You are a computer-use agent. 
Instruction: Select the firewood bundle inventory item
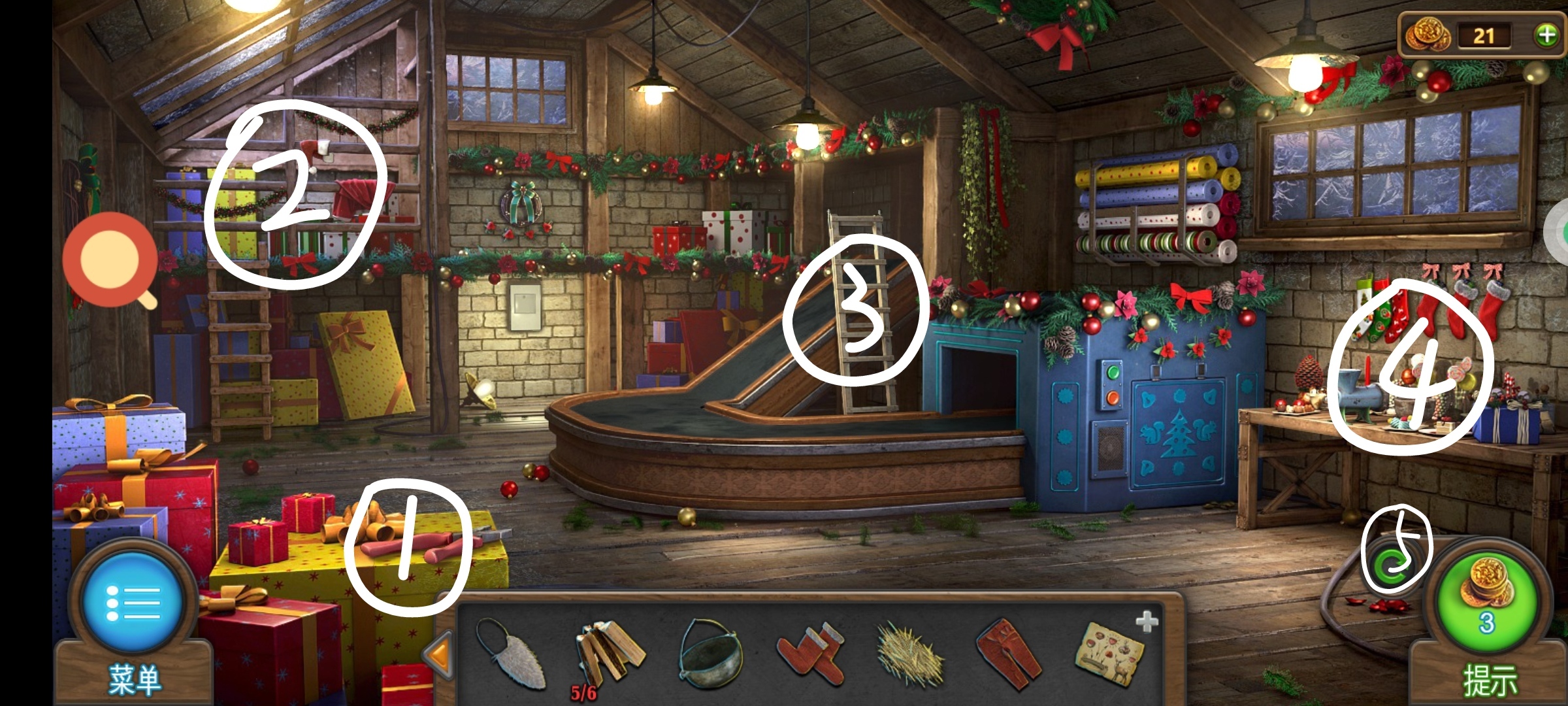coord(609,652)
